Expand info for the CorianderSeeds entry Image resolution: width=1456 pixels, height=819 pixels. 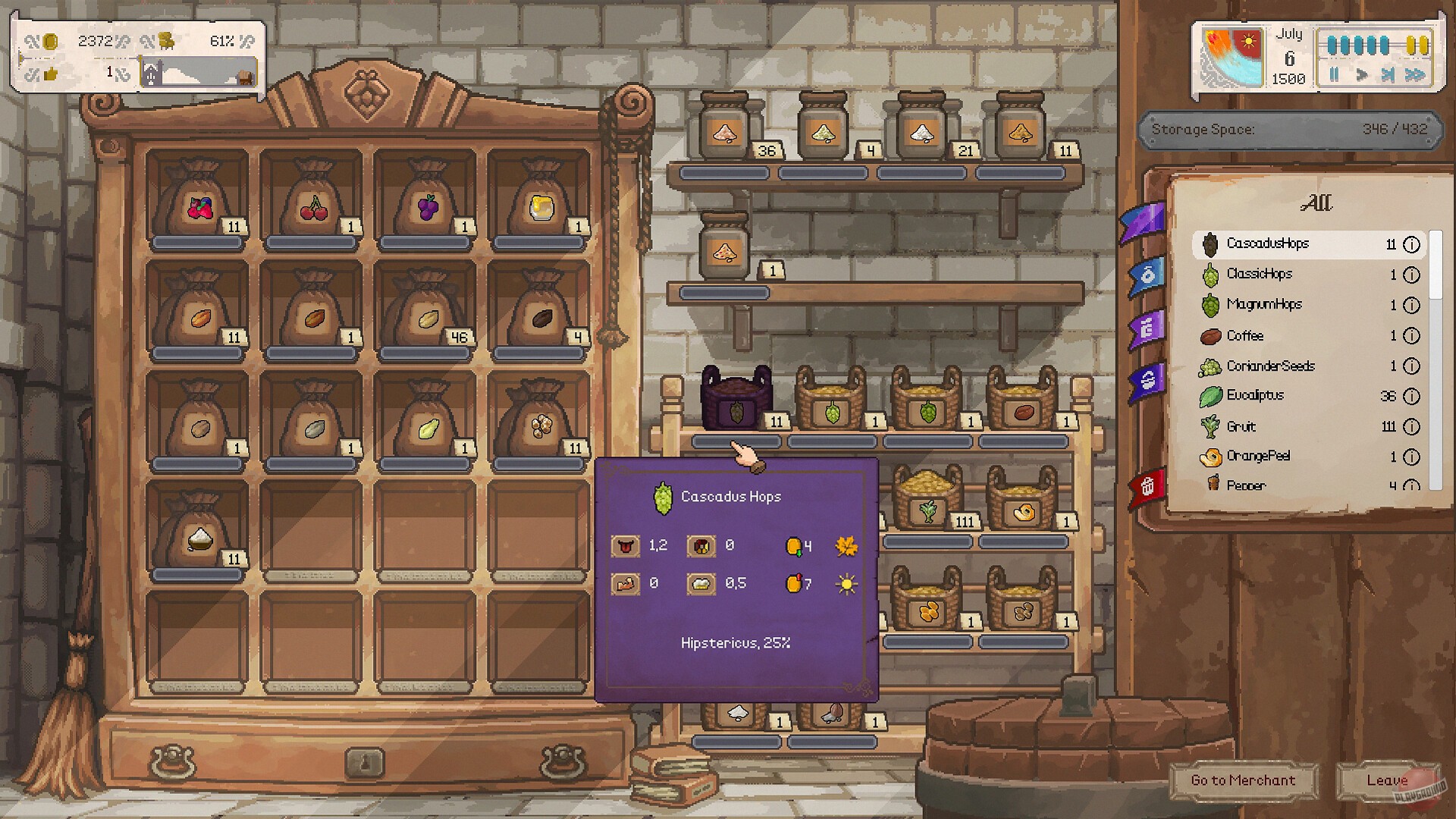(x=1411, y=366)
